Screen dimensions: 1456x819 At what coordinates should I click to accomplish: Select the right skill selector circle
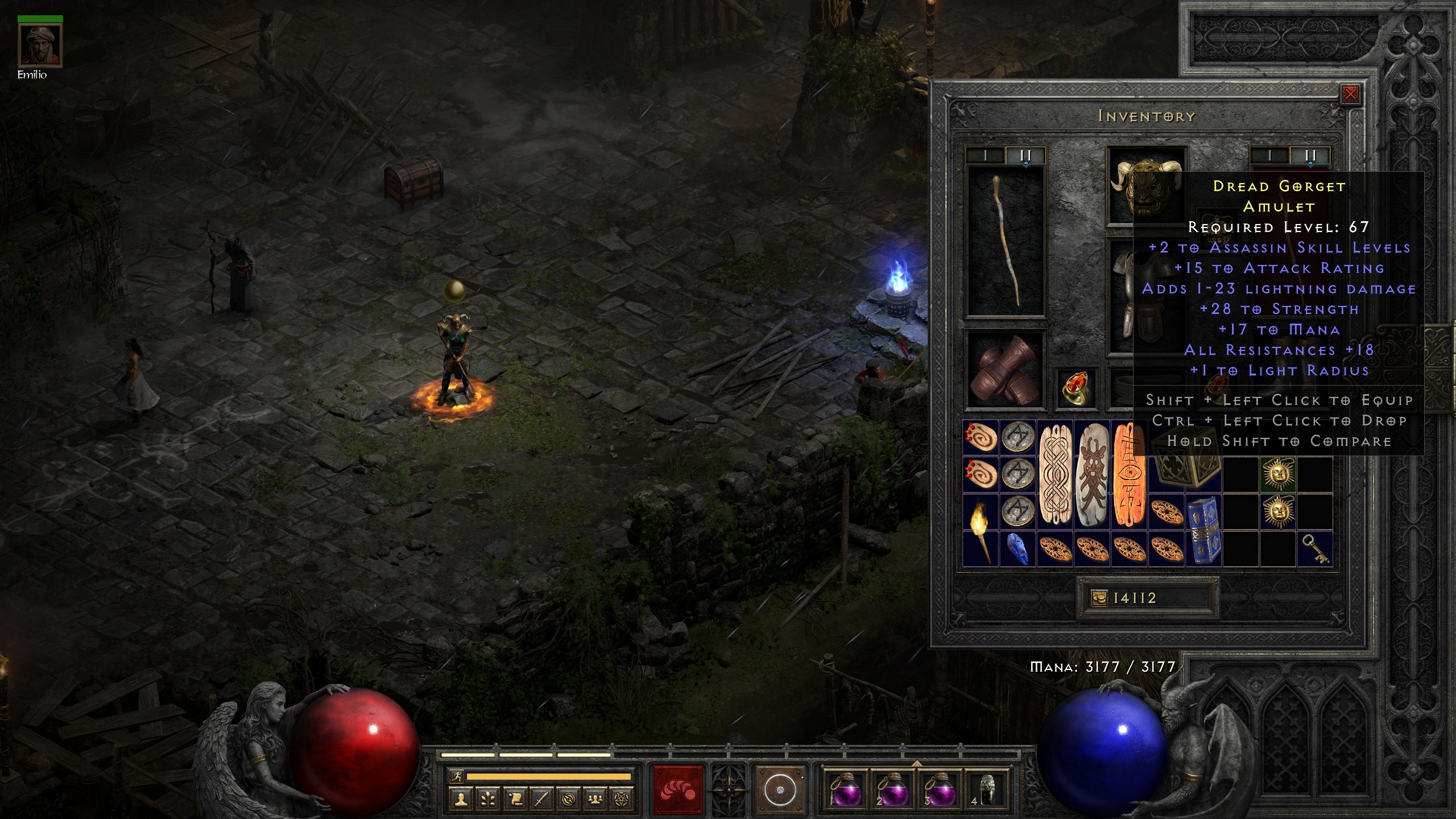(780, 790)
